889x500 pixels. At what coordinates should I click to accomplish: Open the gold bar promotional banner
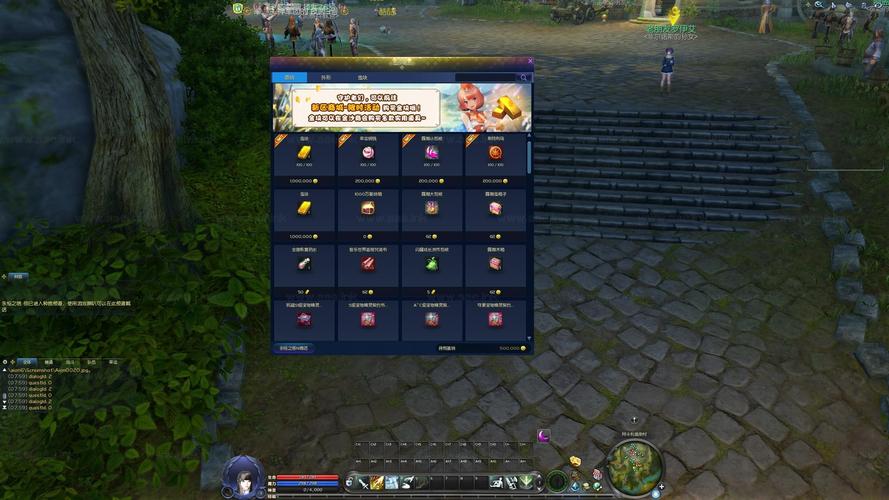pos(401,107)
